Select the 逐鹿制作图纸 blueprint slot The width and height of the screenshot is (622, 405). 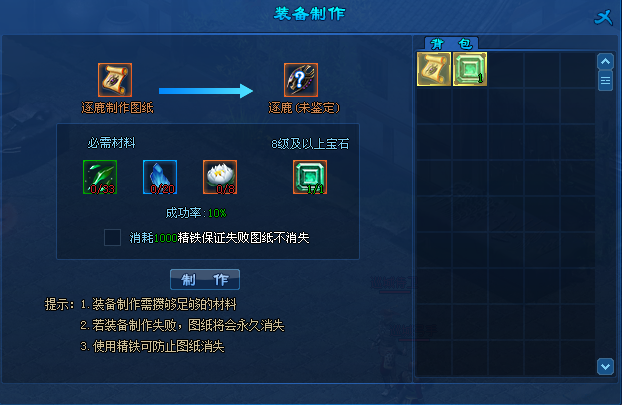(115, 80)
